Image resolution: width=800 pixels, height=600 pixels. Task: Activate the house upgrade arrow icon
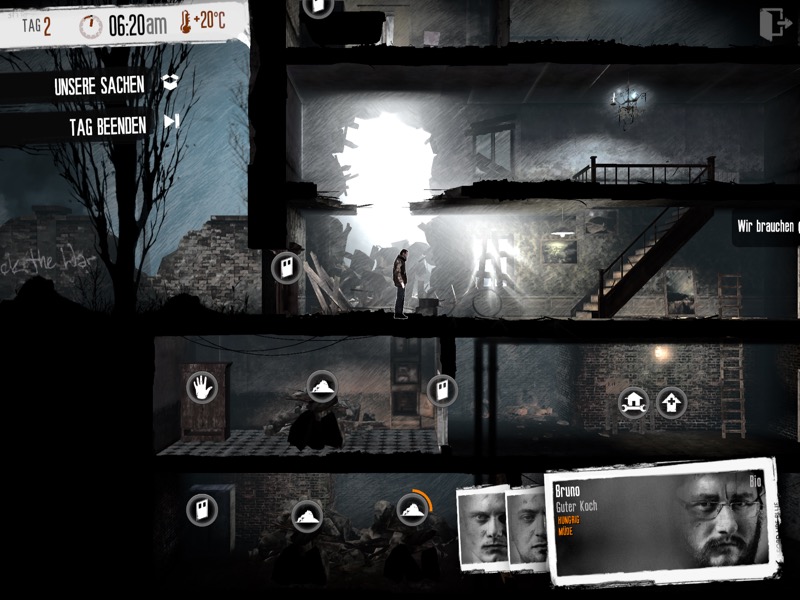[x=672, y=402]
